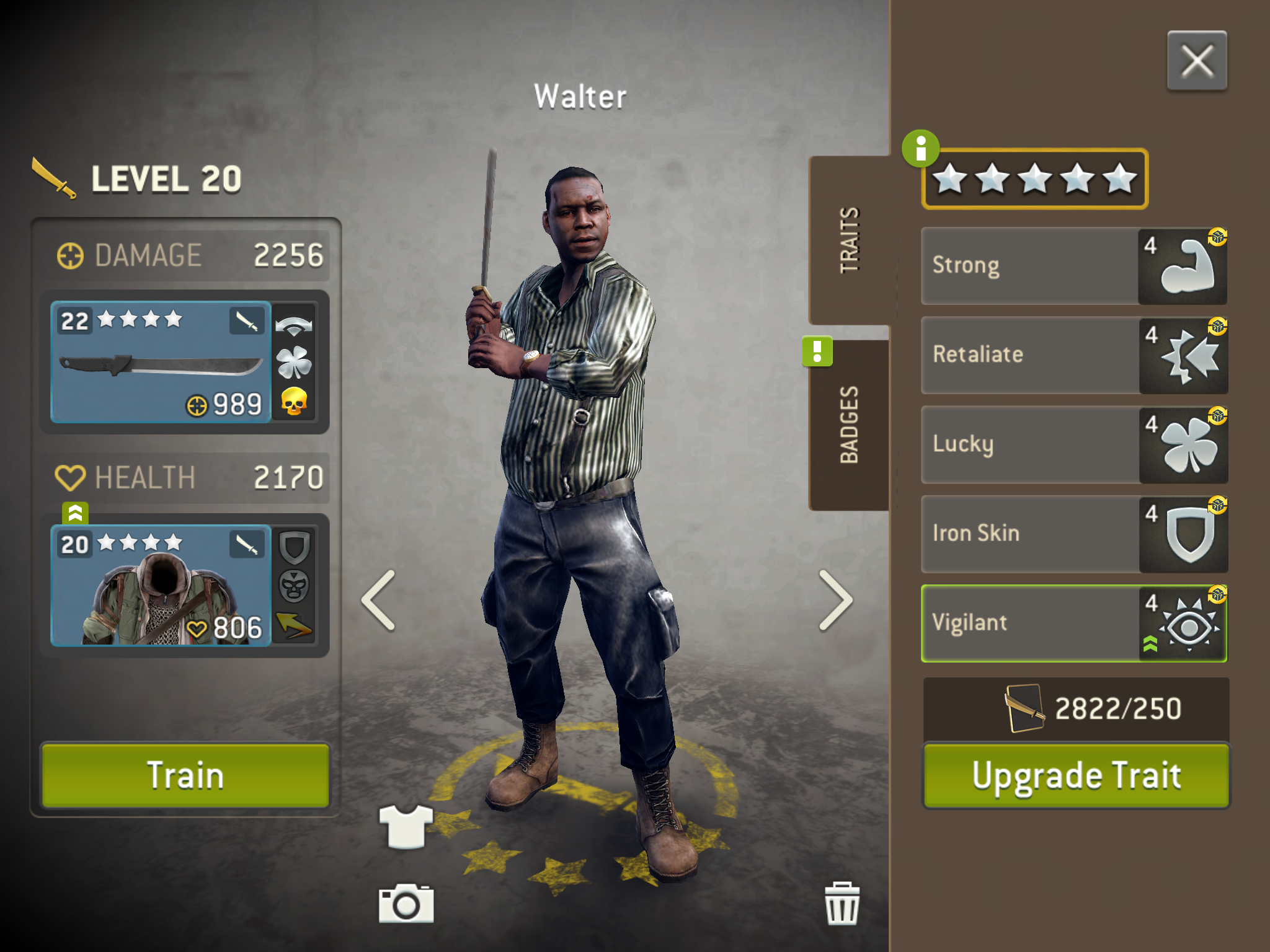Retire survivor with the trash can icon

841,904
